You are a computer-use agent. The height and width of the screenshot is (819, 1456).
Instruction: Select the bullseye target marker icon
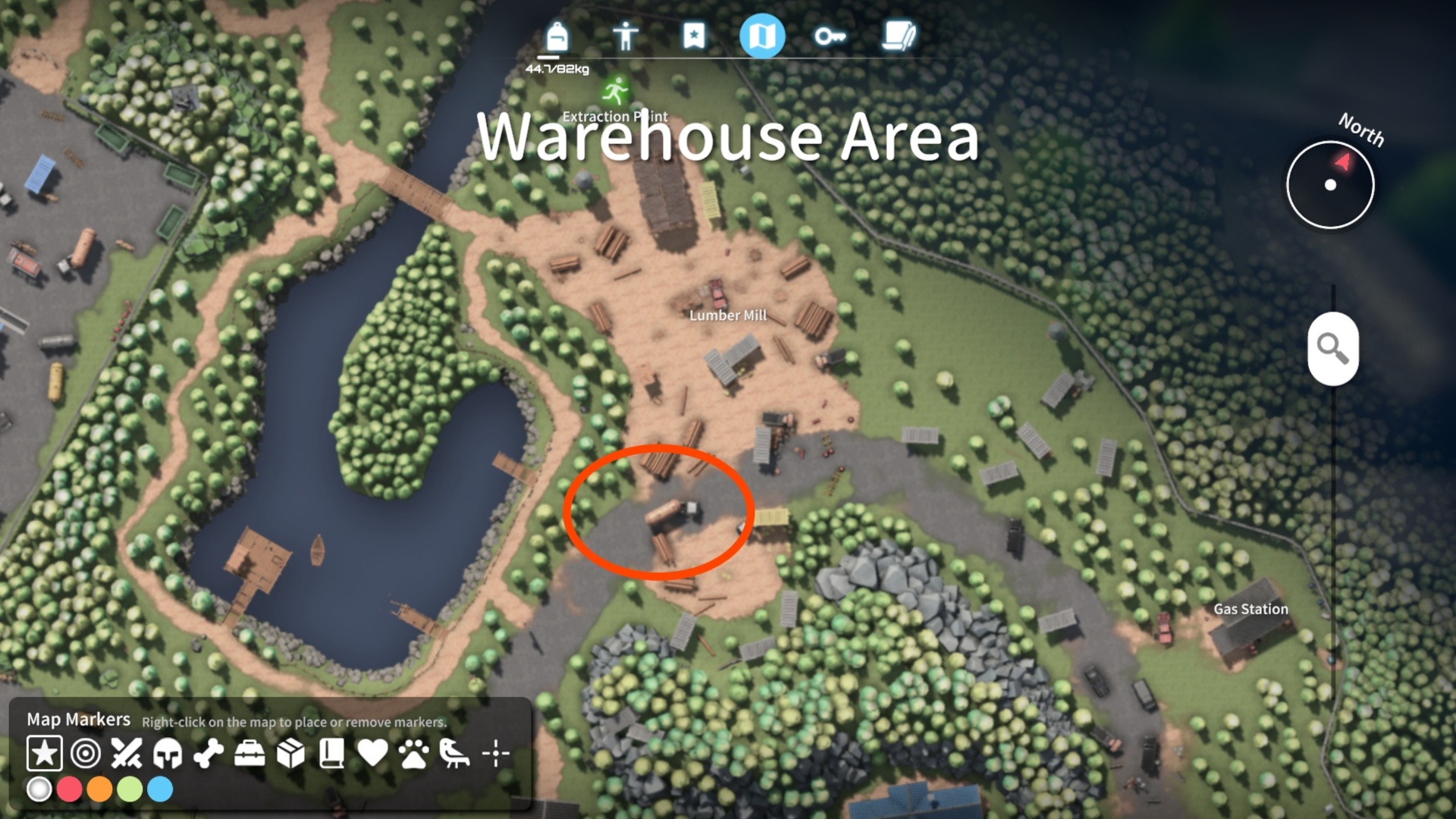86,754
